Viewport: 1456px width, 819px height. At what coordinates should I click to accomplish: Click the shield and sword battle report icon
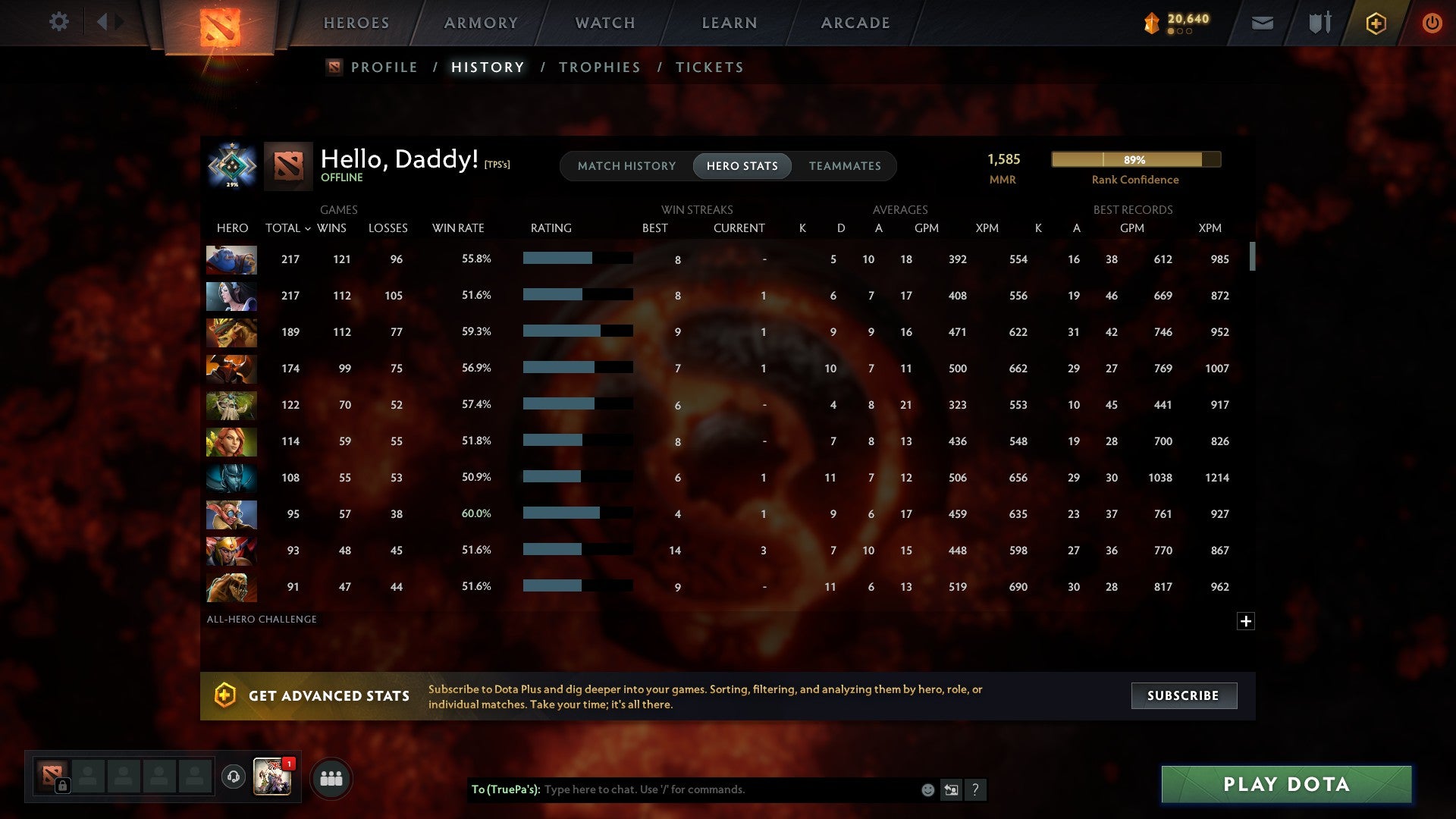coord(1319,23)
